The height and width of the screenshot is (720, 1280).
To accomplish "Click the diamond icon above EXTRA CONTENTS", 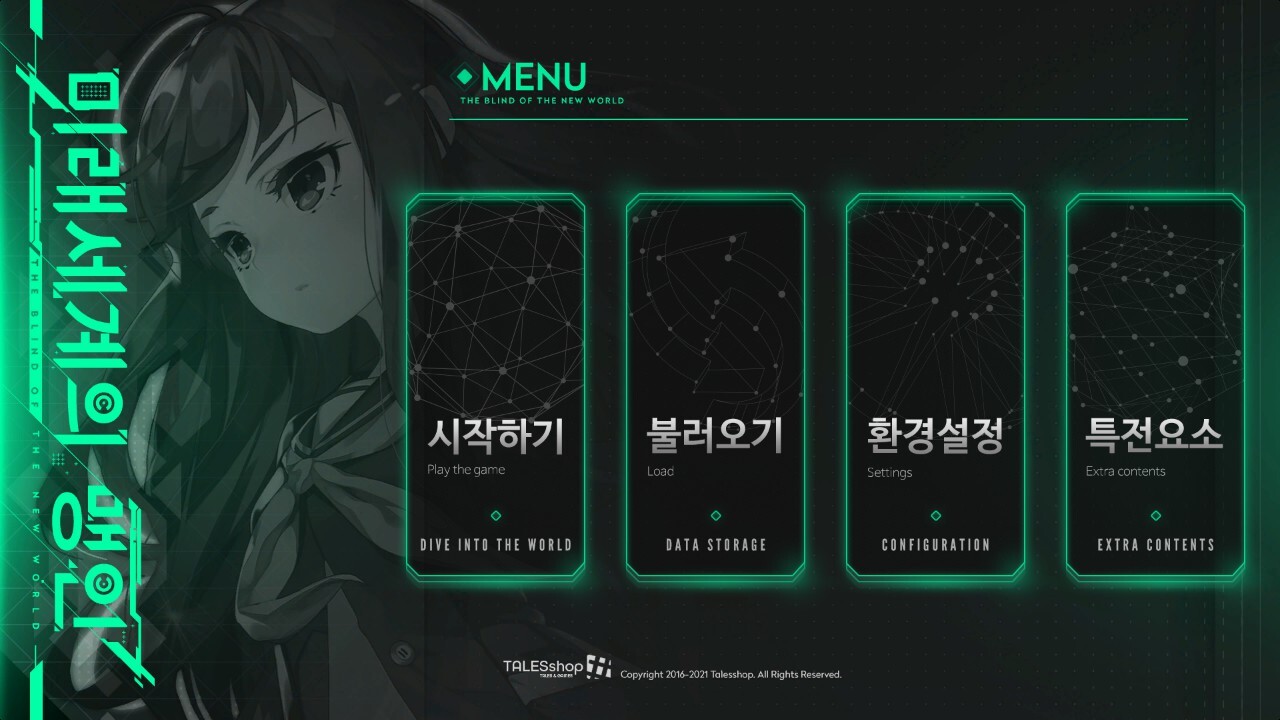I will pyautogui.click(x=1155, y=516).
